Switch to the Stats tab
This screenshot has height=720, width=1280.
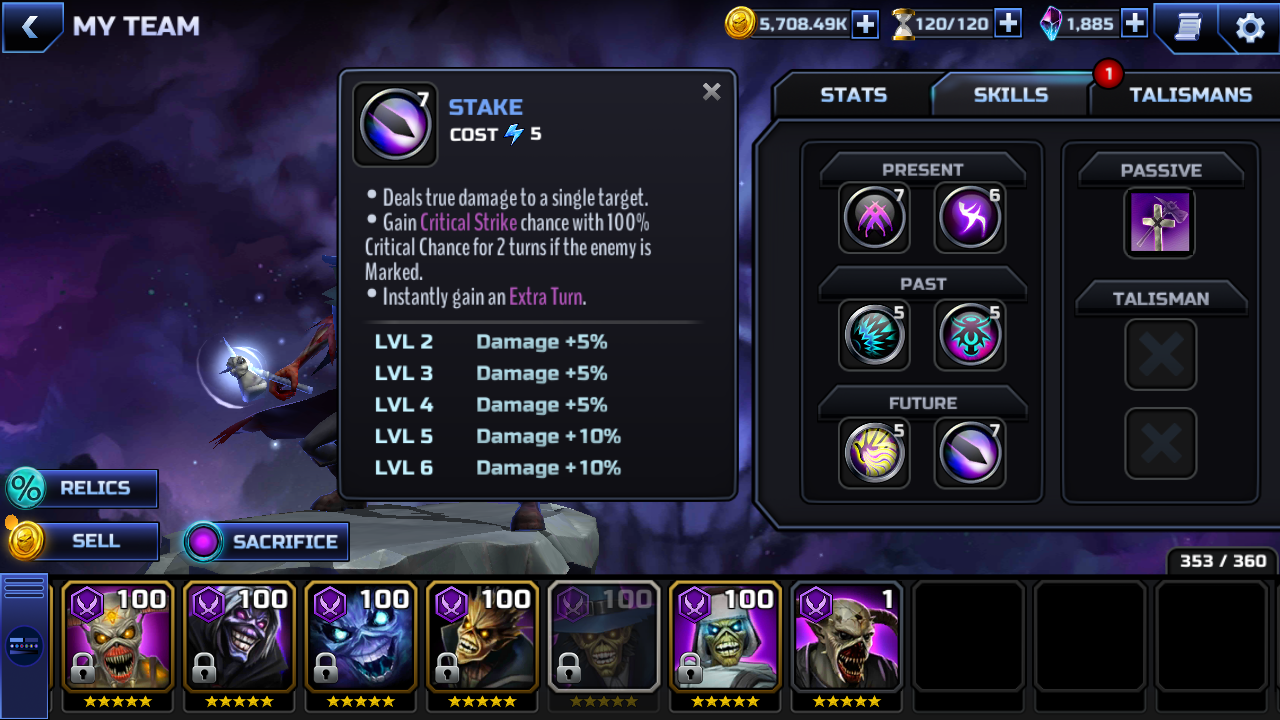853,95
